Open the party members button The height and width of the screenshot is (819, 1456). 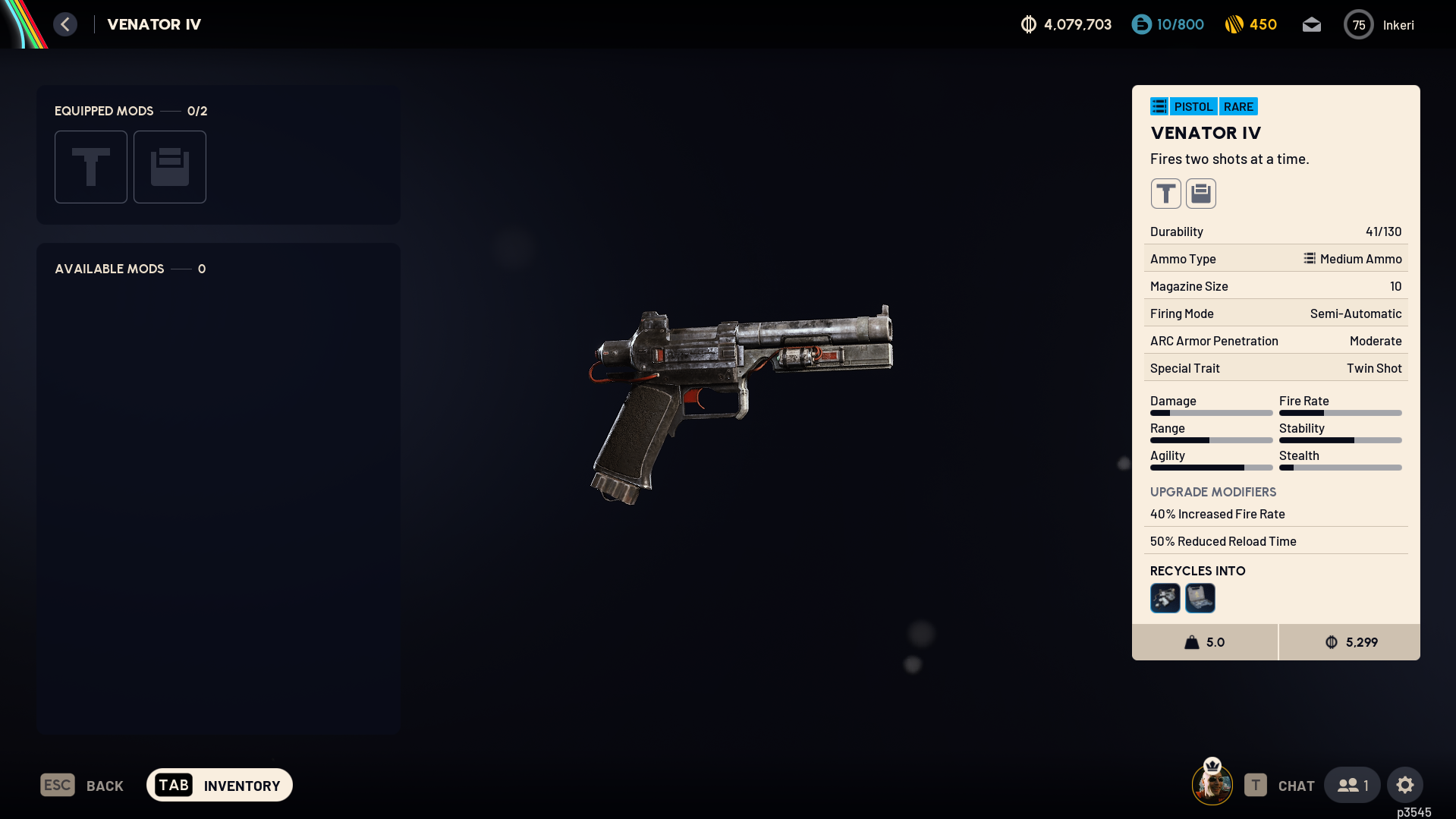(x=1353, y=786)
